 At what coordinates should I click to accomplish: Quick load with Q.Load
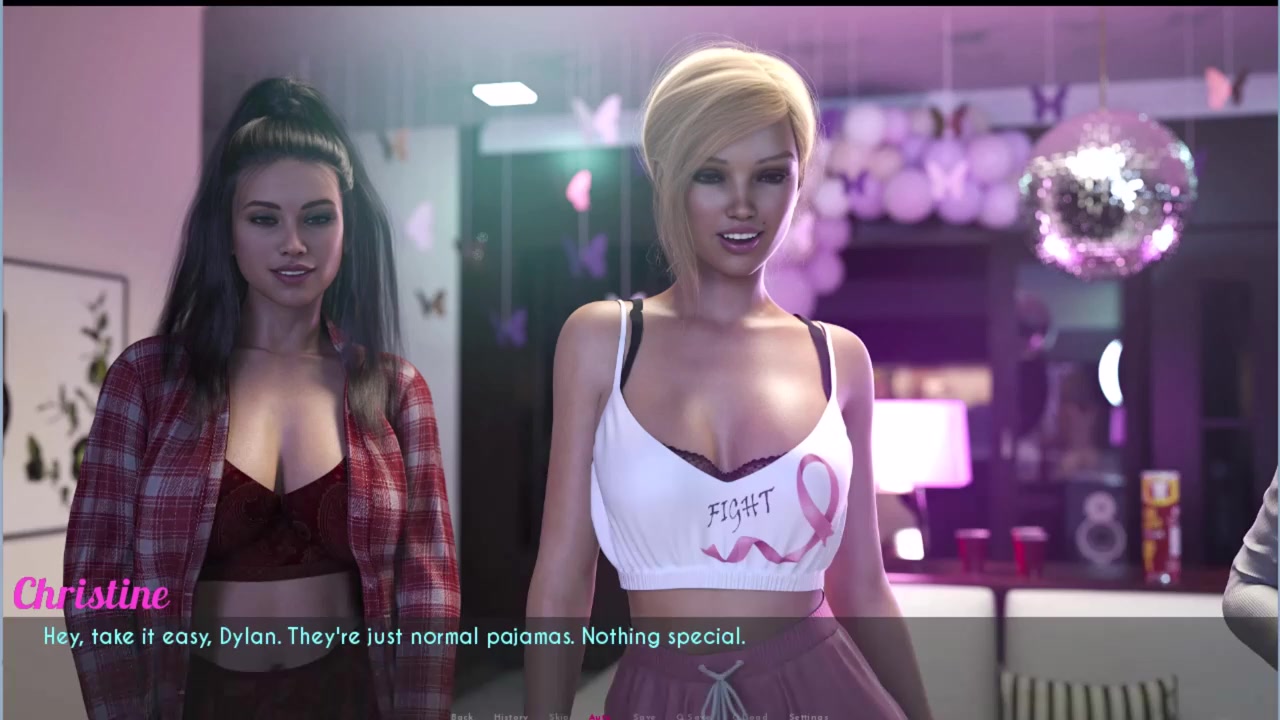click(751, 716)
